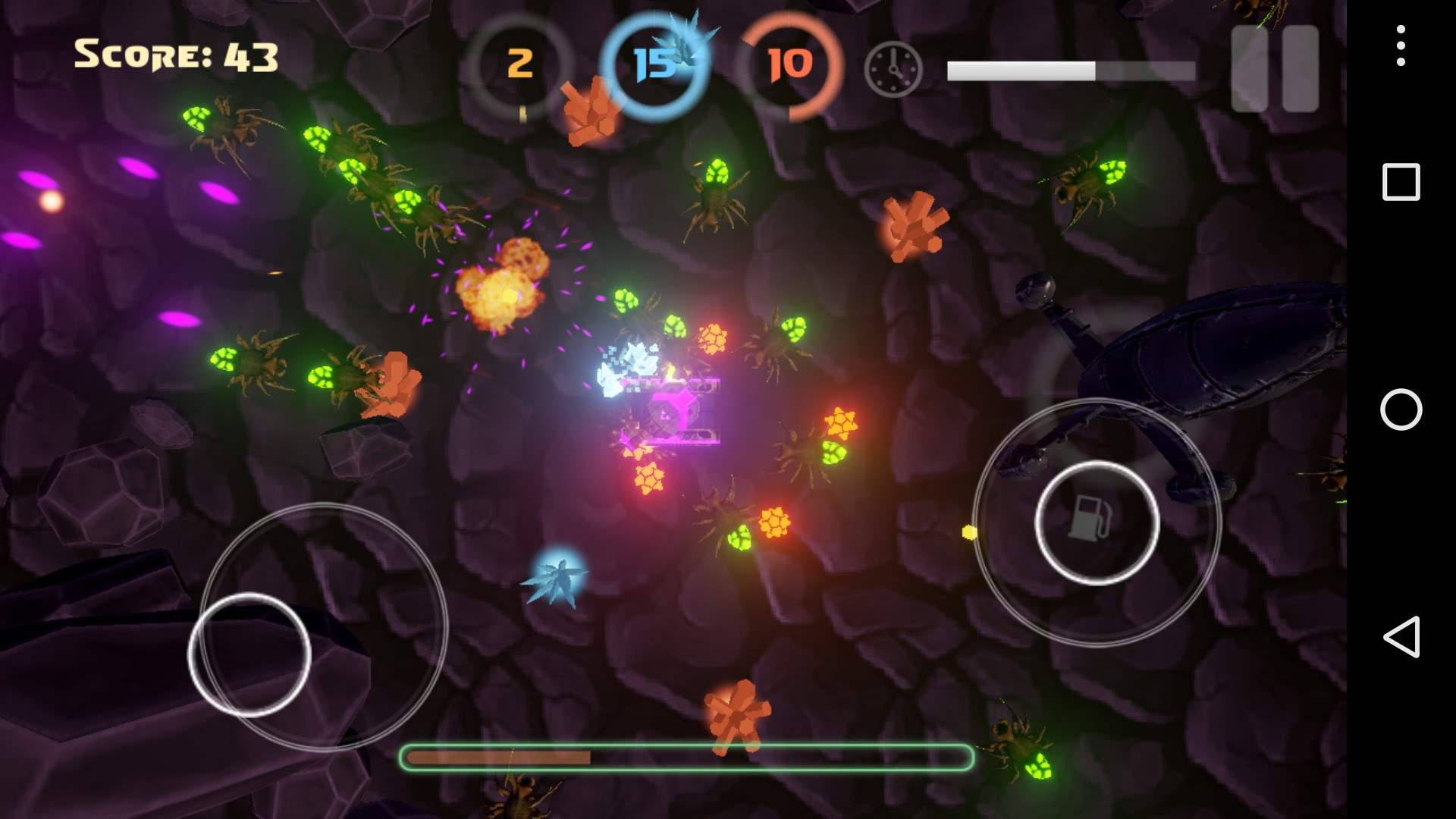This screenshot has width=1456, height=819.
Task: Select the yellow counter ring showing 2
Action: click(519, 64)
